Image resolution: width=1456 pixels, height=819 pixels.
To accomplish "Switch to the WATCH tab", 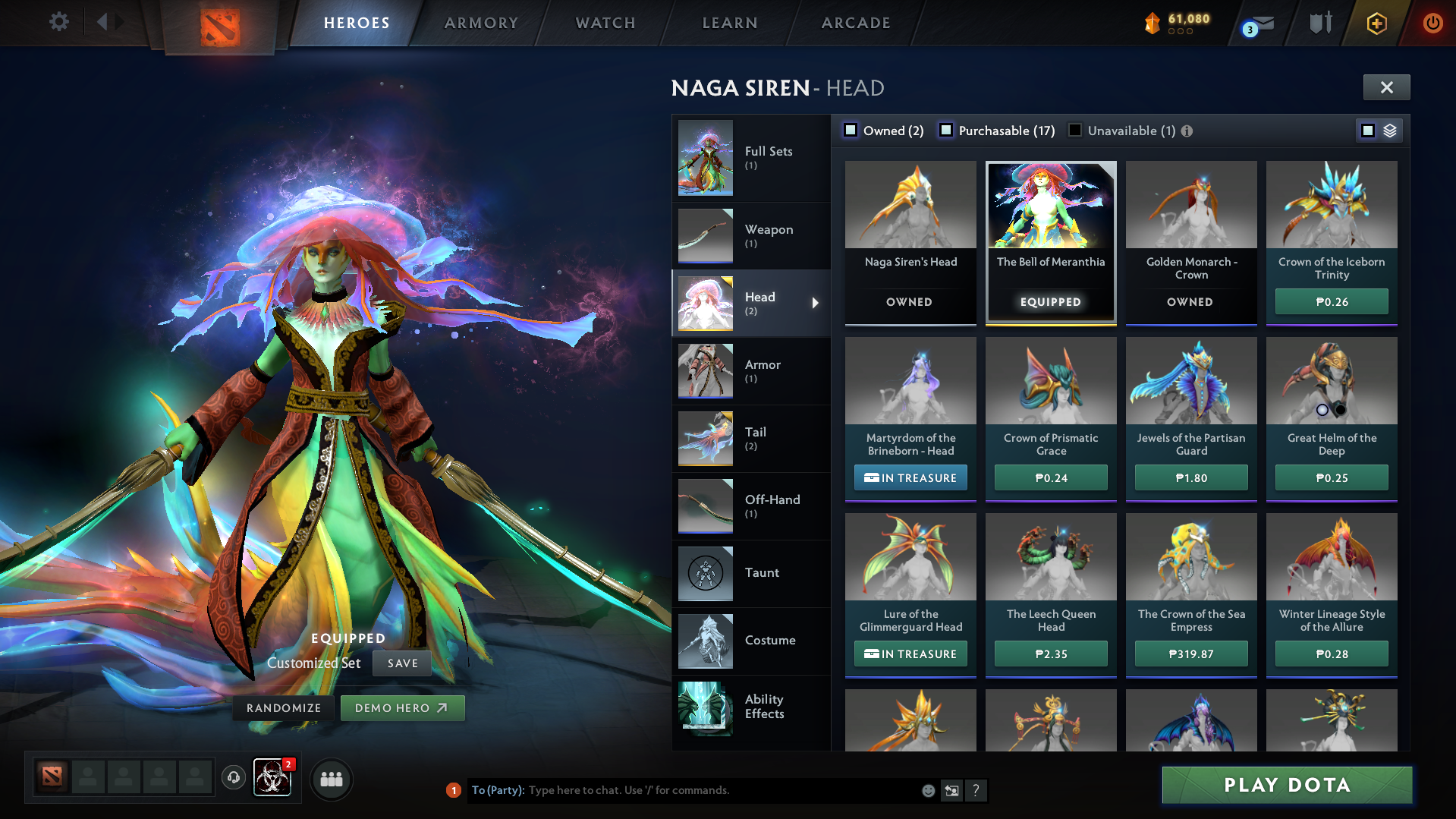I will click(x=605, y=23).
